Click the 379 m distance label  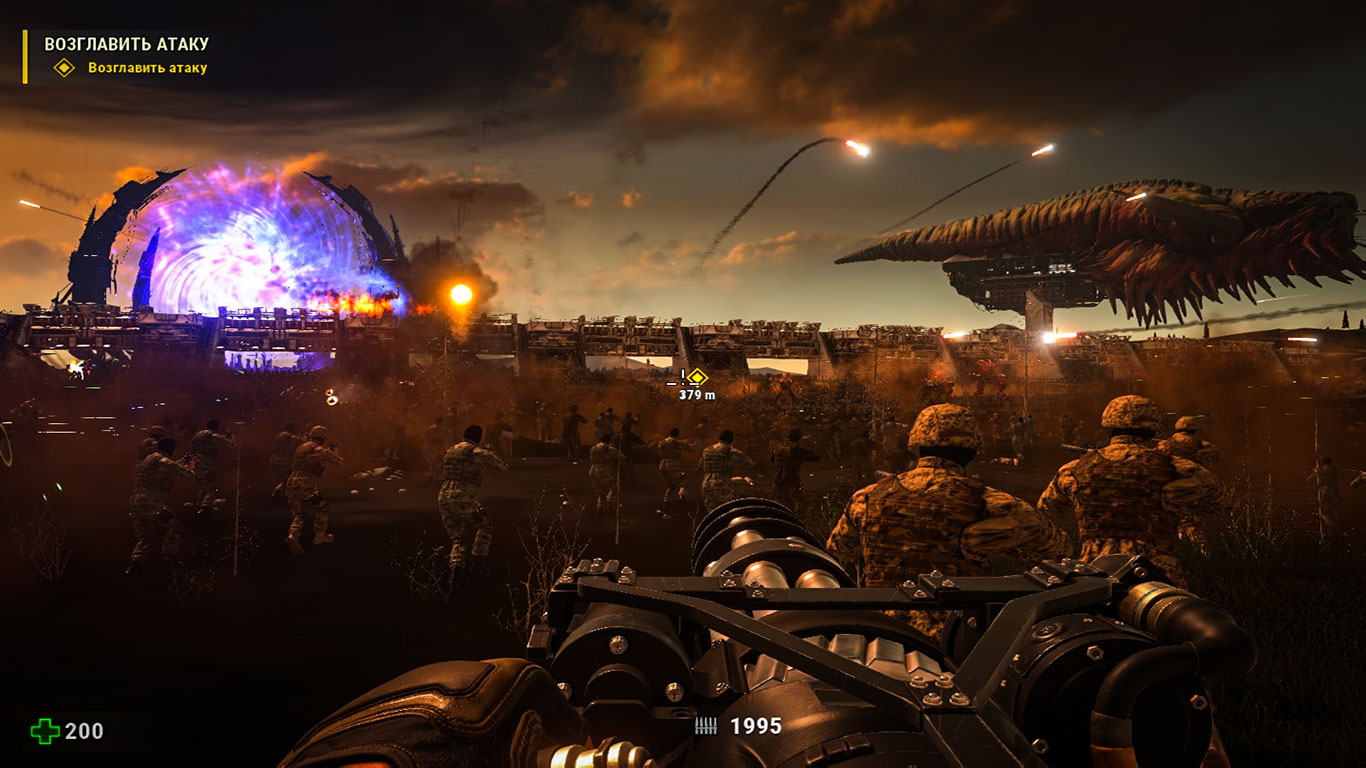(696, 395)
